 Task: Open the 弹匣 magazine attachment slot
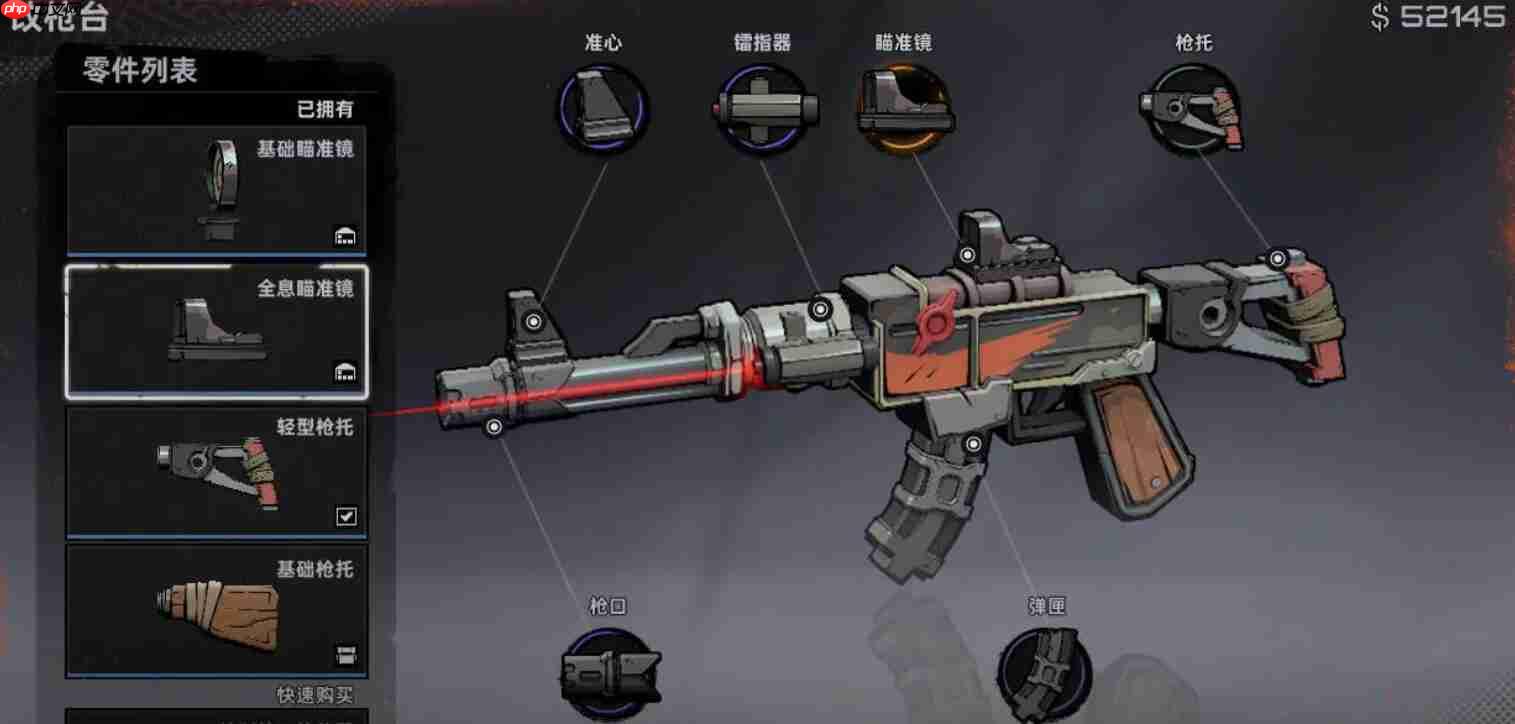[x=1045, y=673]
